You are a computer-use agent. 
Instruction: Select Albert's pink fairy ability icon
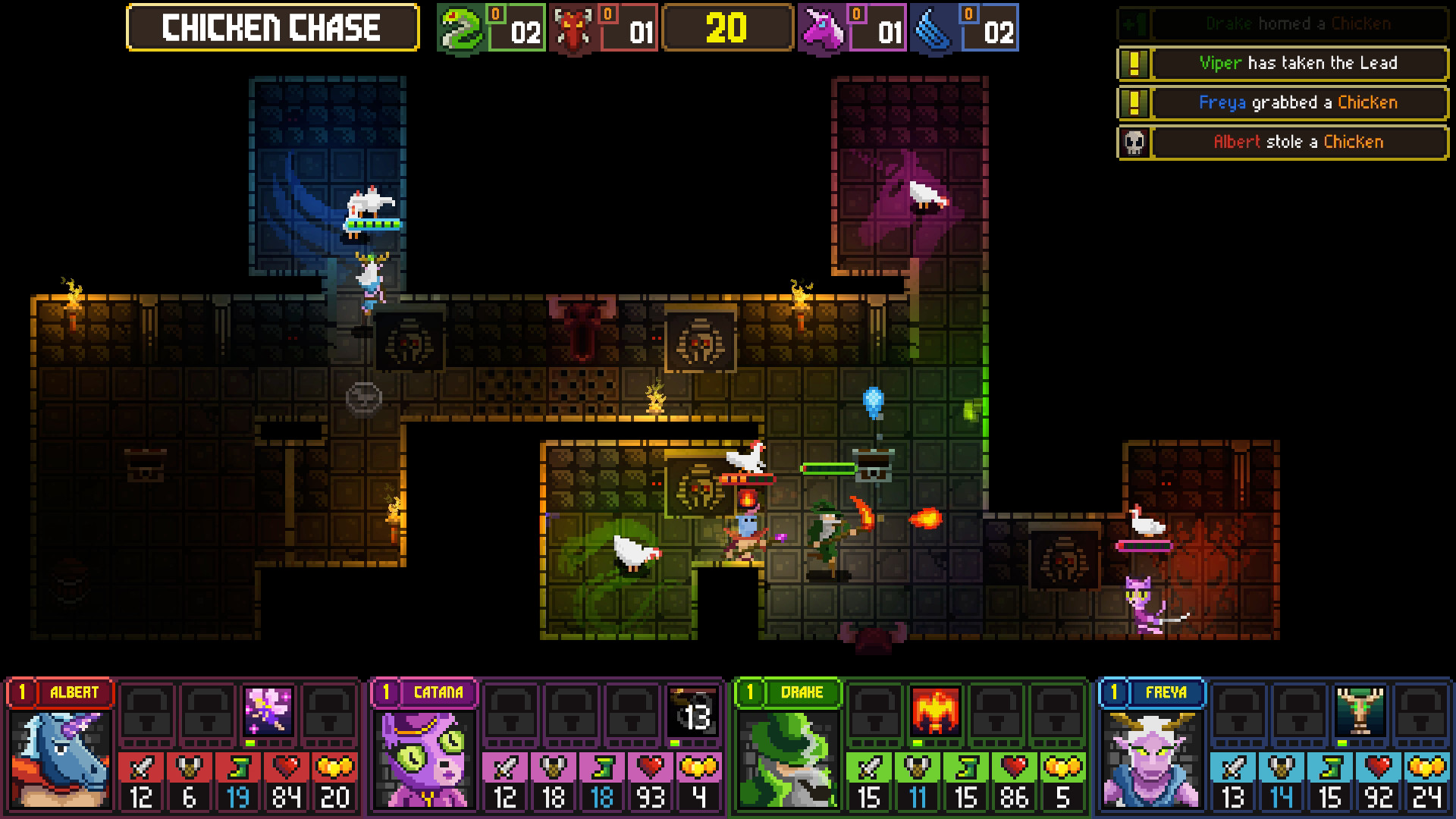(269, 711)
